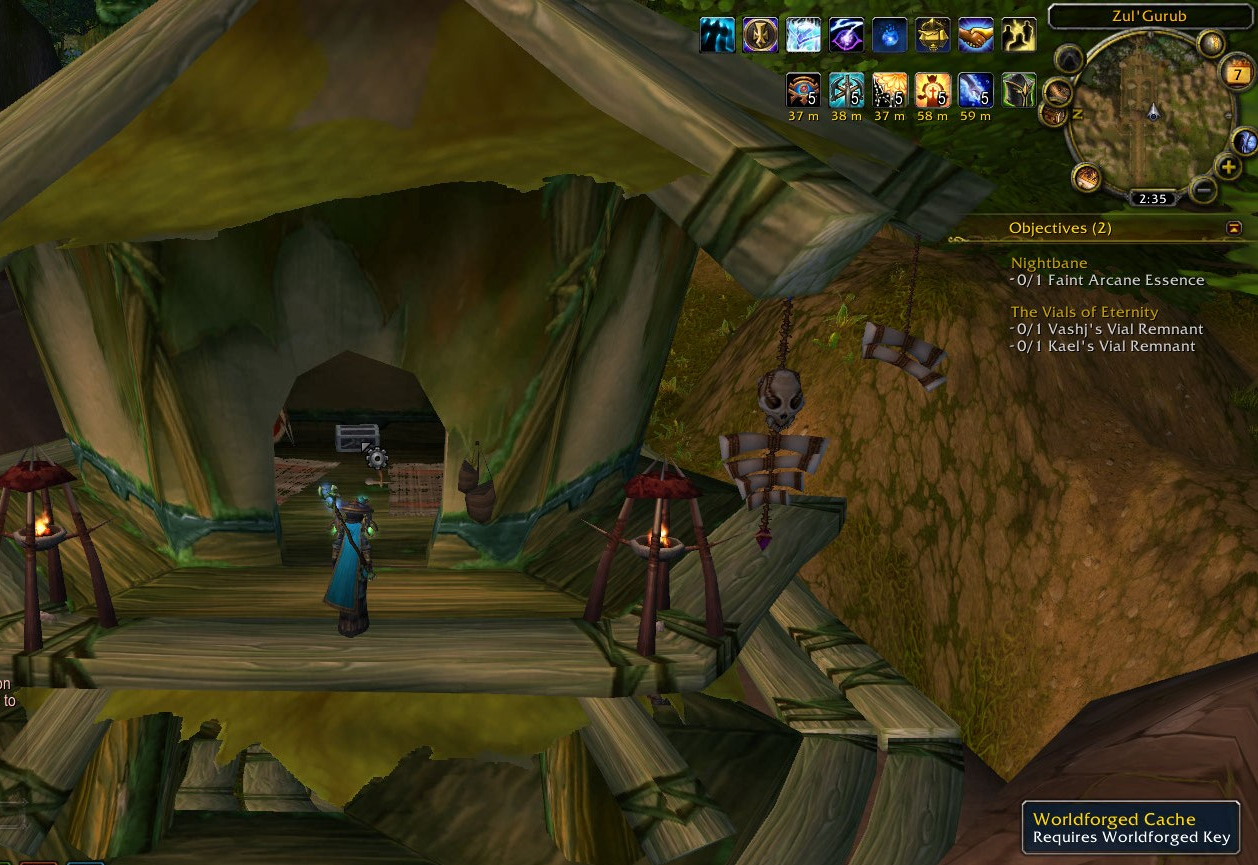1258x865 pixels.
Task: Open the calendar showing day 7
Action: [1238, 73]
